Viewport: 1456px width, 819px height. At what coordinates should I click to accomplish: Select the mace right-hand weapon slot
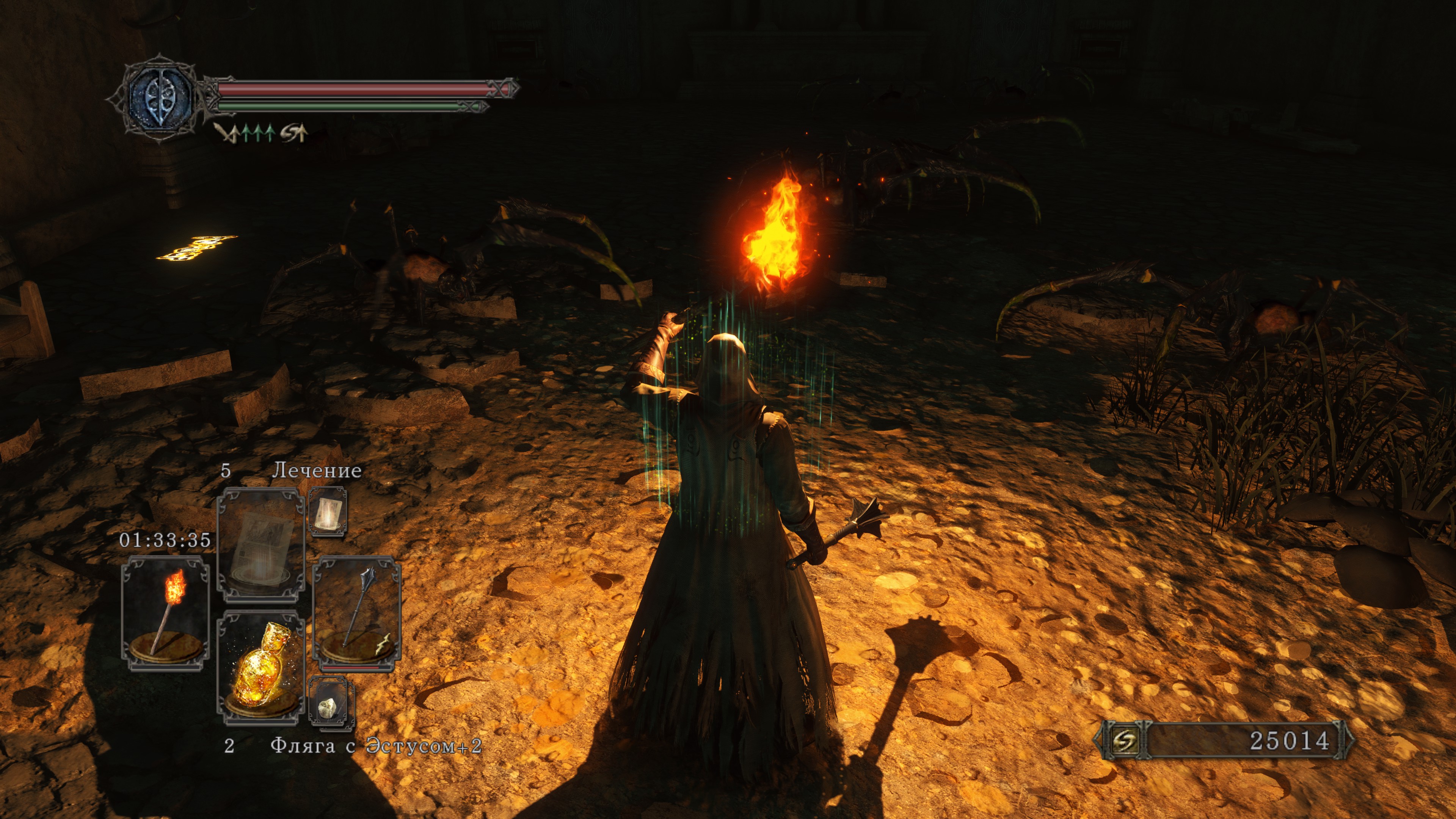357,613
